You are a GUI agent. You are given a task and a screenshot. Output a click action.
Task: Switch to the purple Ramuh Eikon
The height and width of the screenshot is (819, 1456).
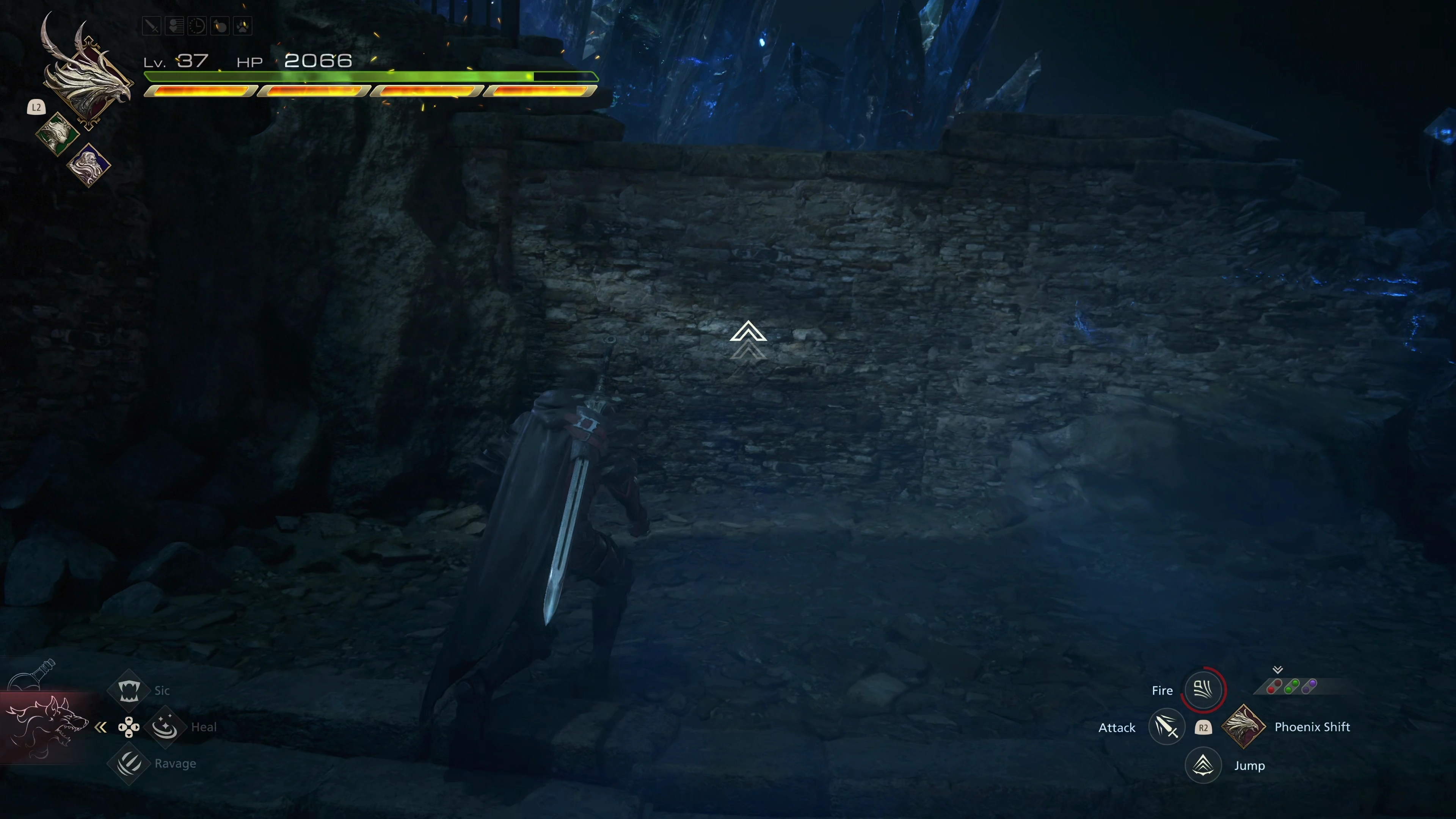coord(89,165)
